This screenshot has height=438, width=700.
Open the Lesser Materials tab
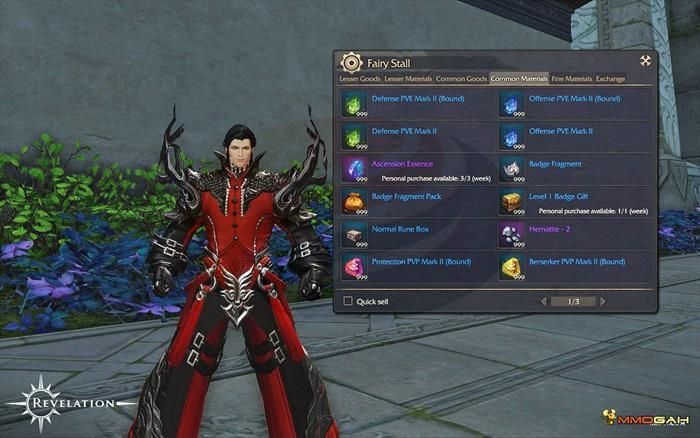408,78
